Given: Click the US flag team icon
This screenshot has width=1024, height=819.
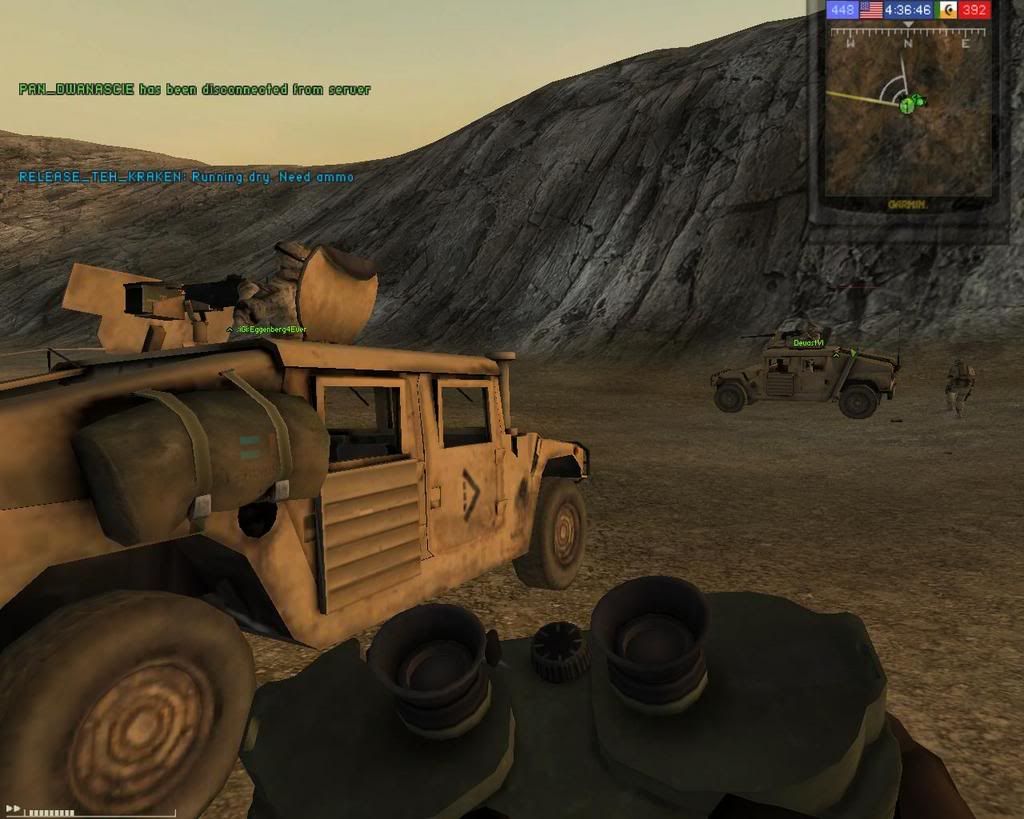Looking at the screenshot, I should [x=870, y=10].
